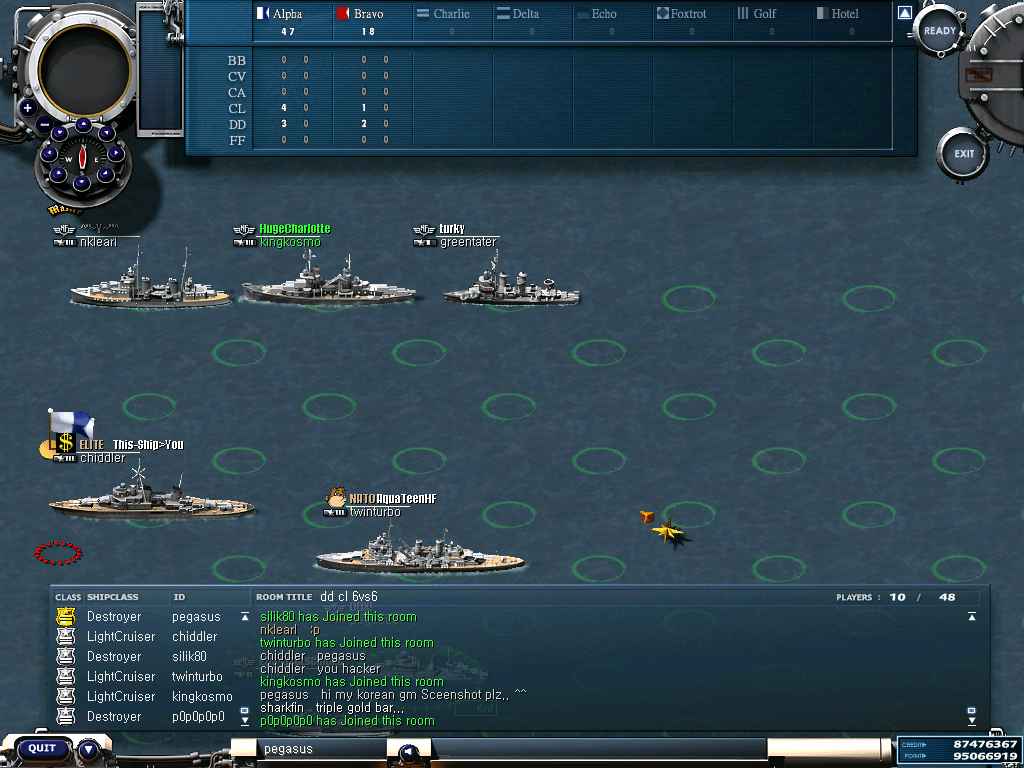
Task: Click the compass north arrow button
Action: pyautogui.click(x=83, y=126)
